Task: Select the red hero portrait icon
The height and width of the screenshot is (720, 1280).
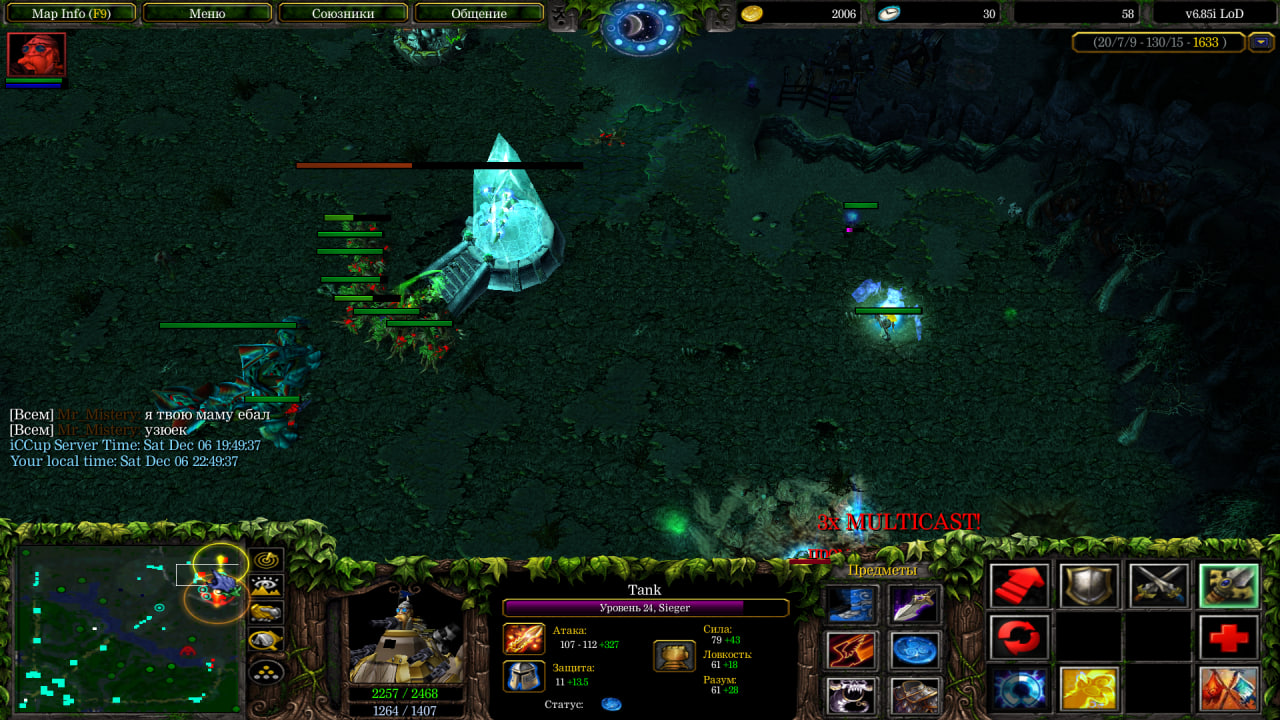Action: pyautogui.click(x=37, y=54)
